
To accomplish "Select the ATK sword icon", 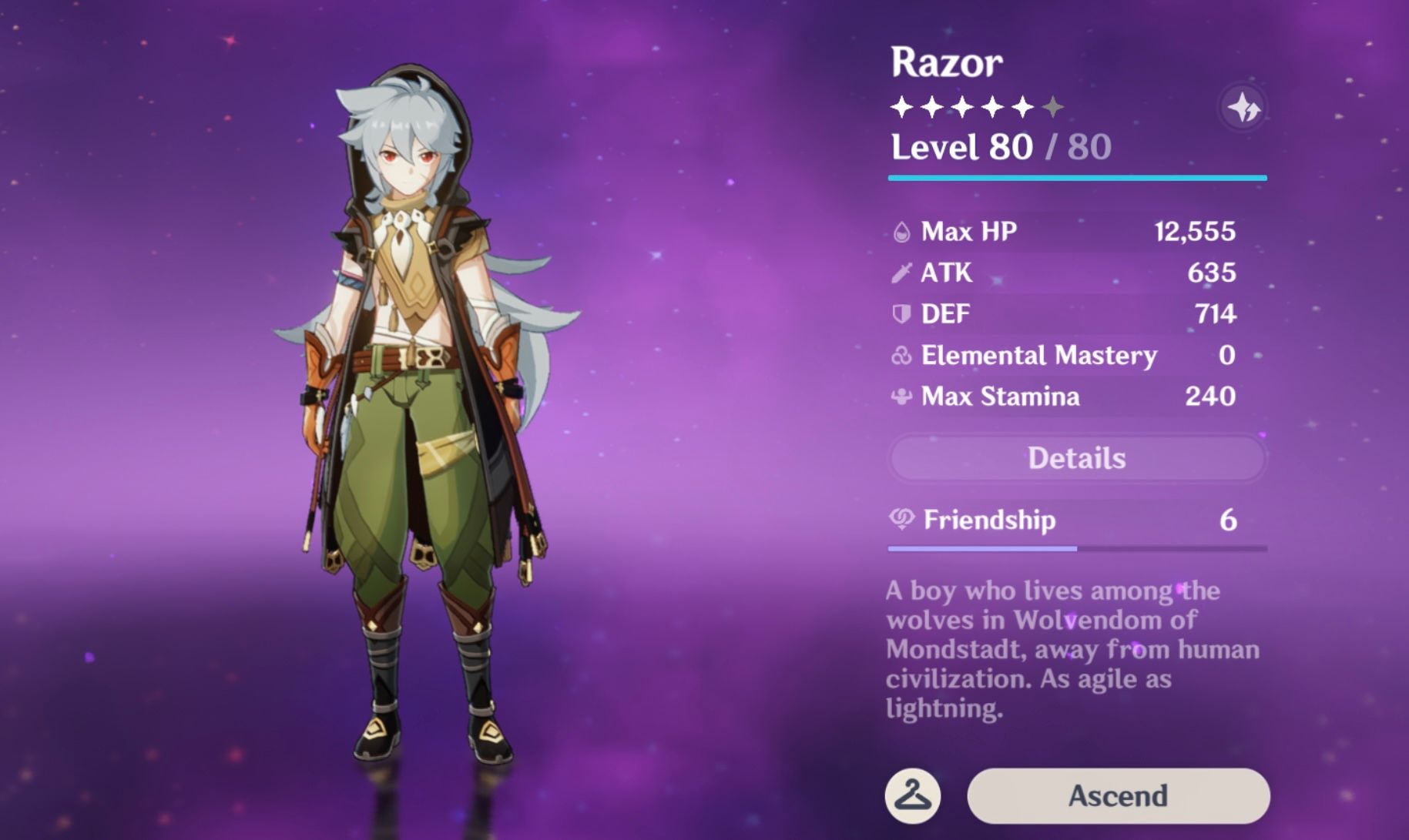I will pos(901,272).
